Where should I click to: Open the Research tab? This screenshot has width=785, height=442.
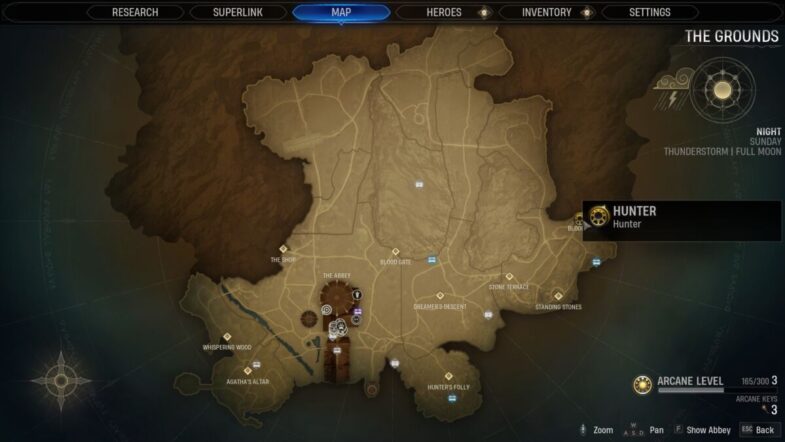tap(135, 13)
